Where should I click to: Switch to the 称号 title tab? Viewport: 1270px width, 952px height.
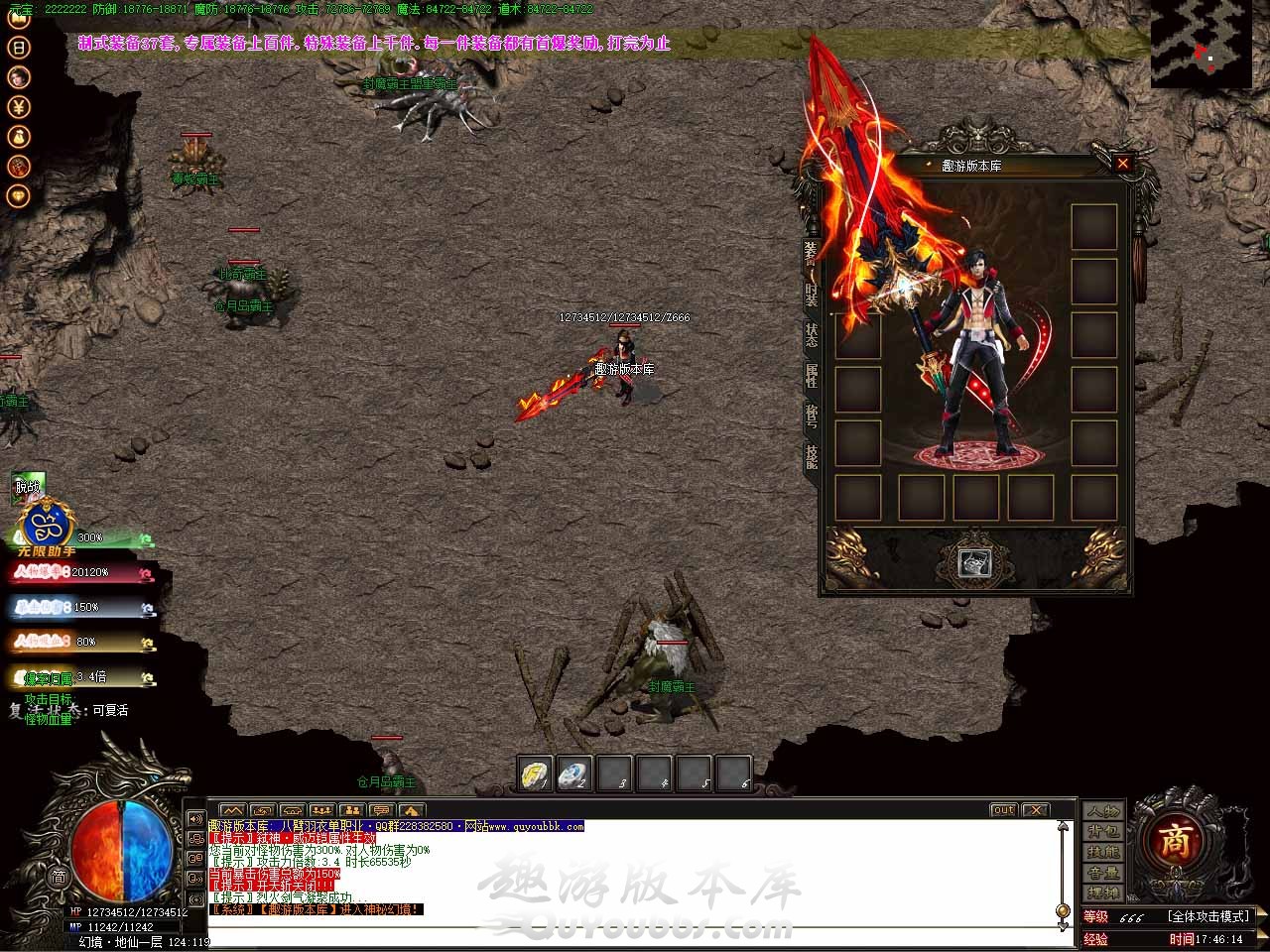coord(812,416)
